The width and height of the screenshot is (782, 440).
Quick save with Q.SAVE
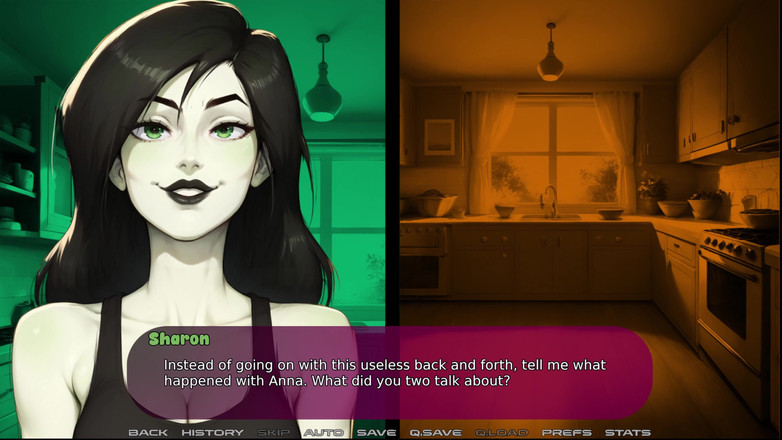(435, 432)
